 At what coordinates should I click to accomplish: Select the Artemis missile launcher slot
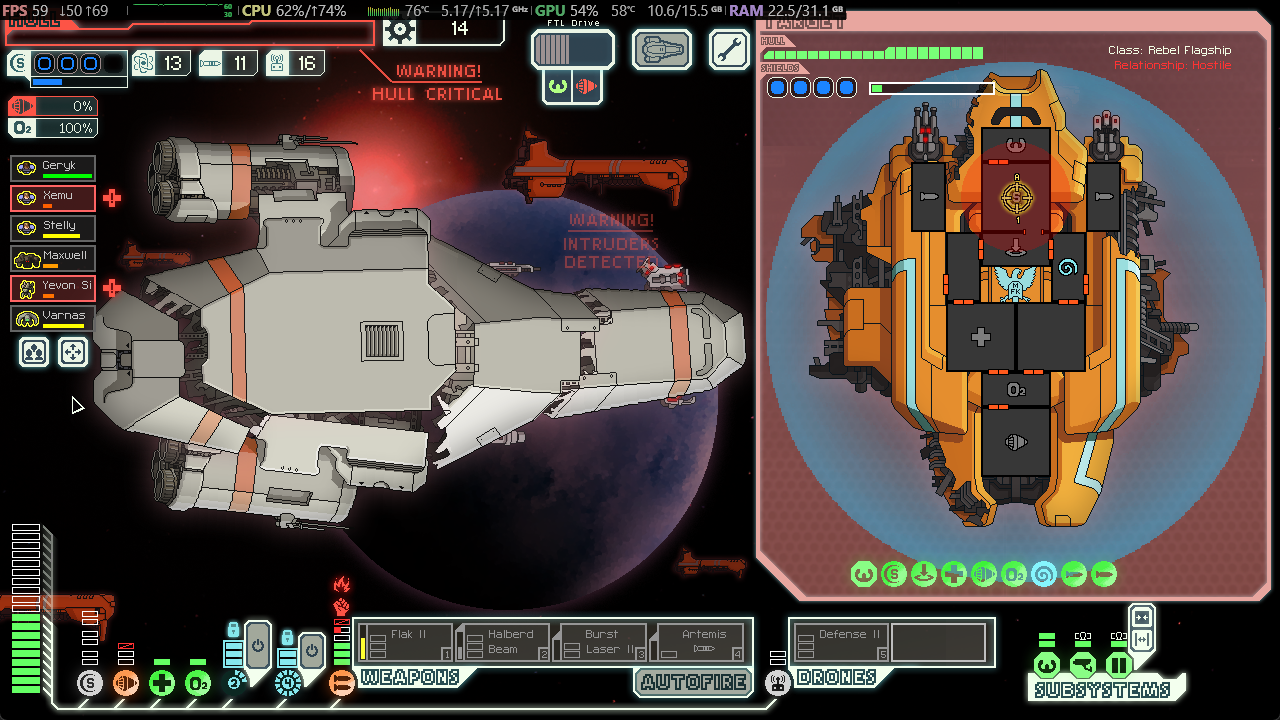coord(701,642)
